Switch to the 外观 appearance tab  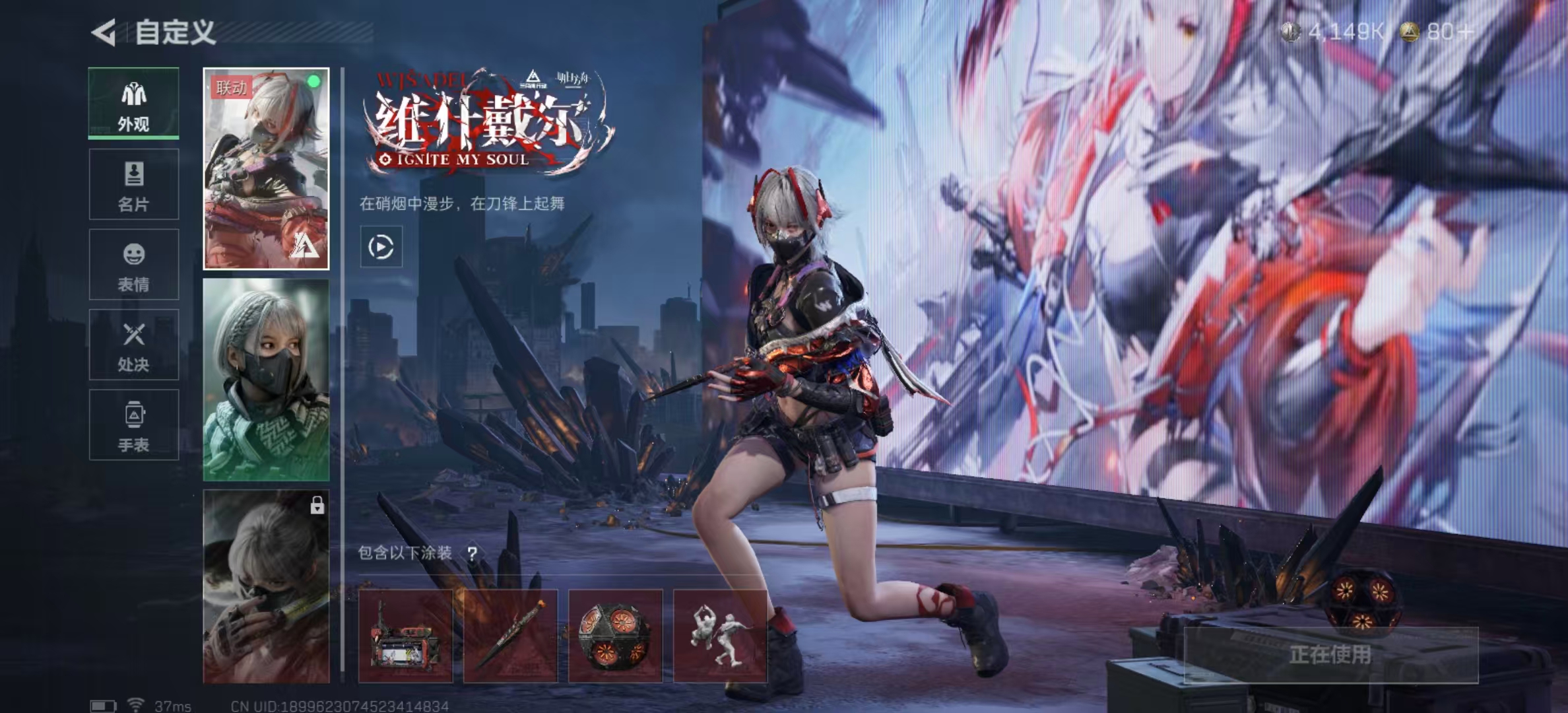(x=134, y=104)
